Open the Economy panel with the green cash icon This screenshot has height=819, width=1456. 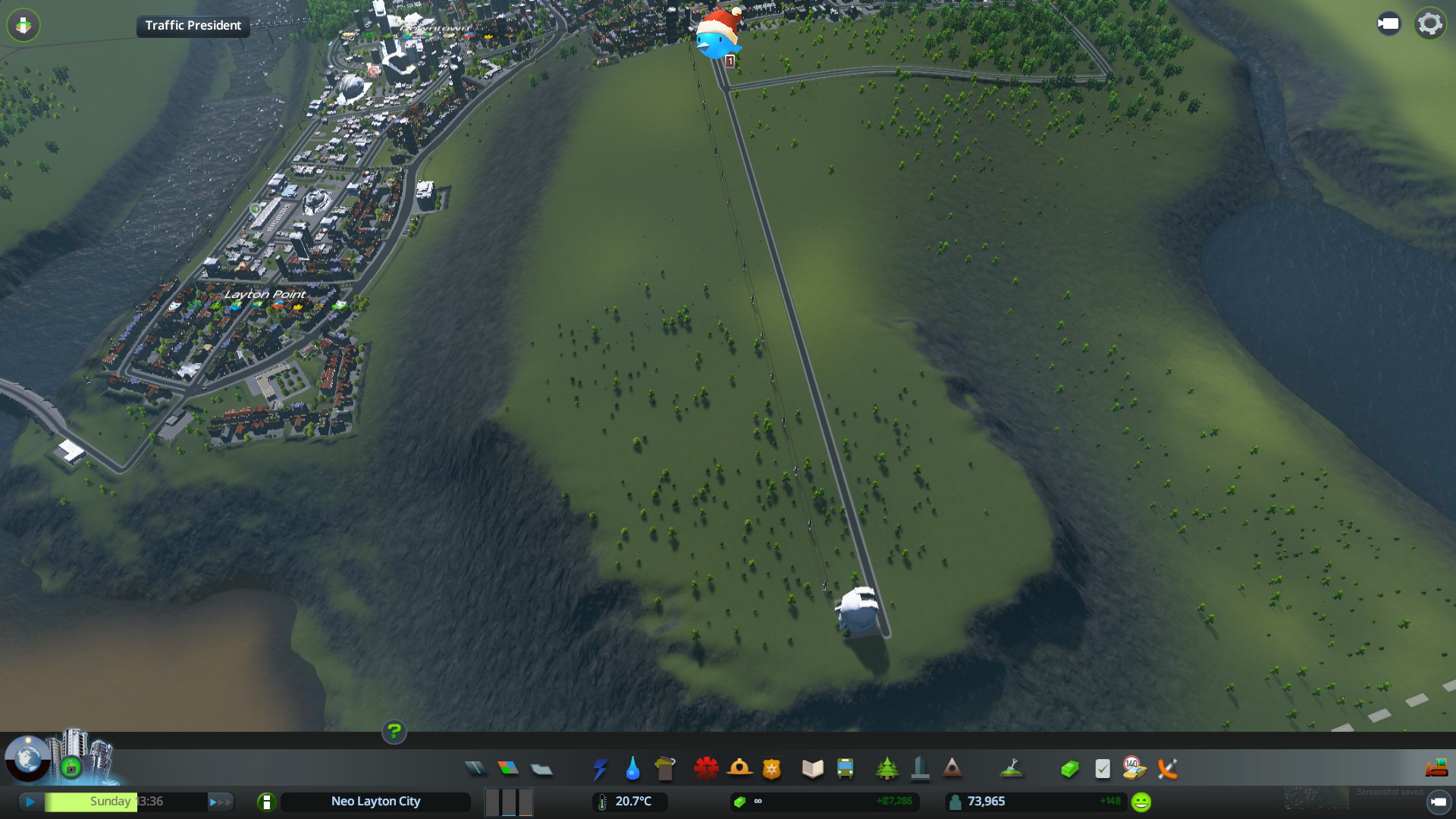(x=1069, y=769)
